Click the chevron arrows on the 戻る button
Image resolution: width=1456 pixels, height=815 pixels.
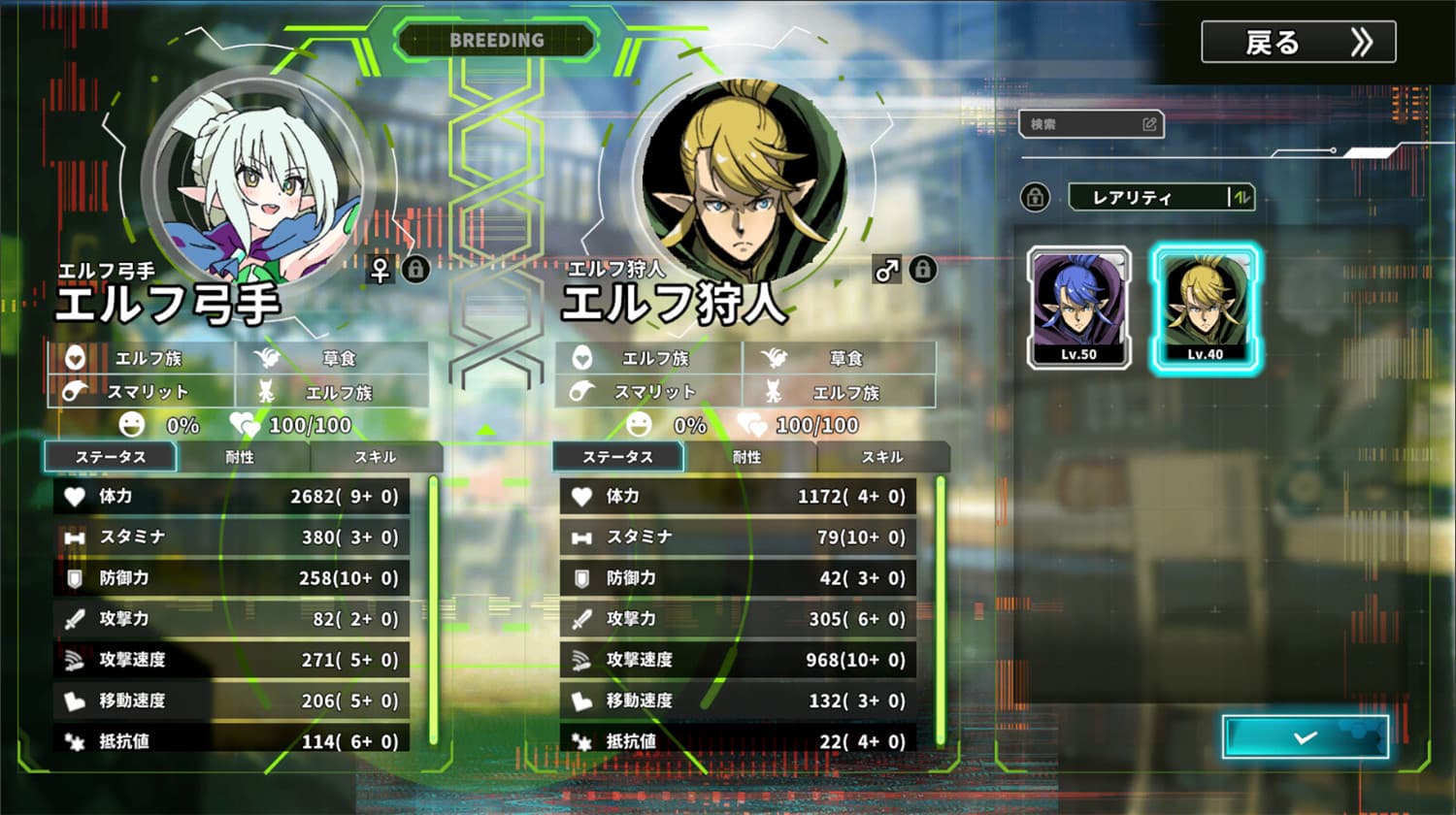1362,42
